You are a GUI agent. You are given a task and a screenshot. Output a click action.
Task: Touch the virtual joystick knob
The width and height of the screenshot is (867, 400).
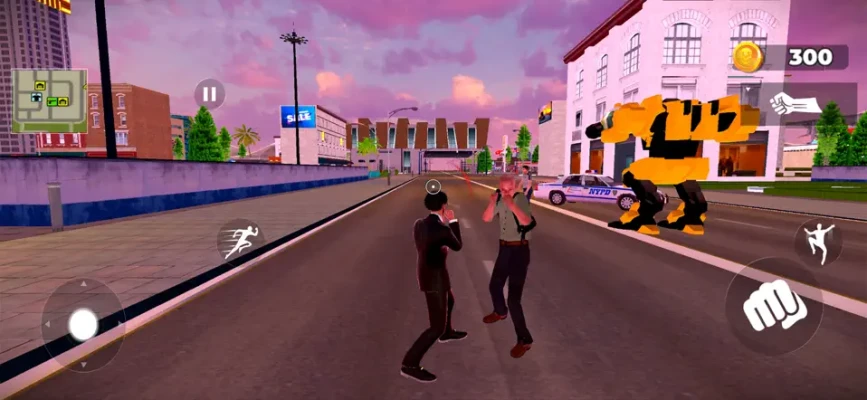pyautogui.click(x=83, y=323)
